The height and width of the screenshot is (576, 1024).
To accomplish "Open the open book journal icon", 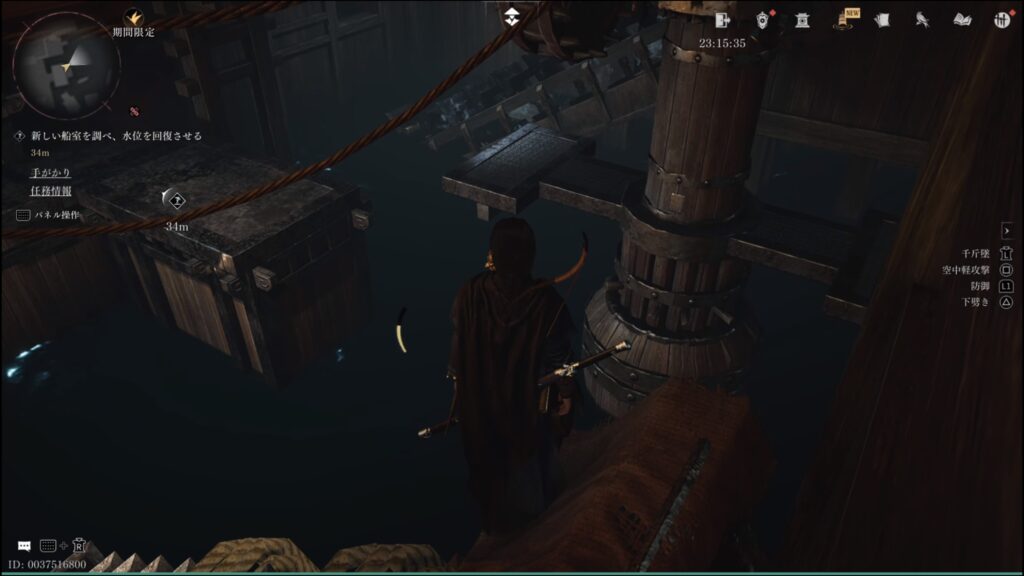I will tap(962, 20).
